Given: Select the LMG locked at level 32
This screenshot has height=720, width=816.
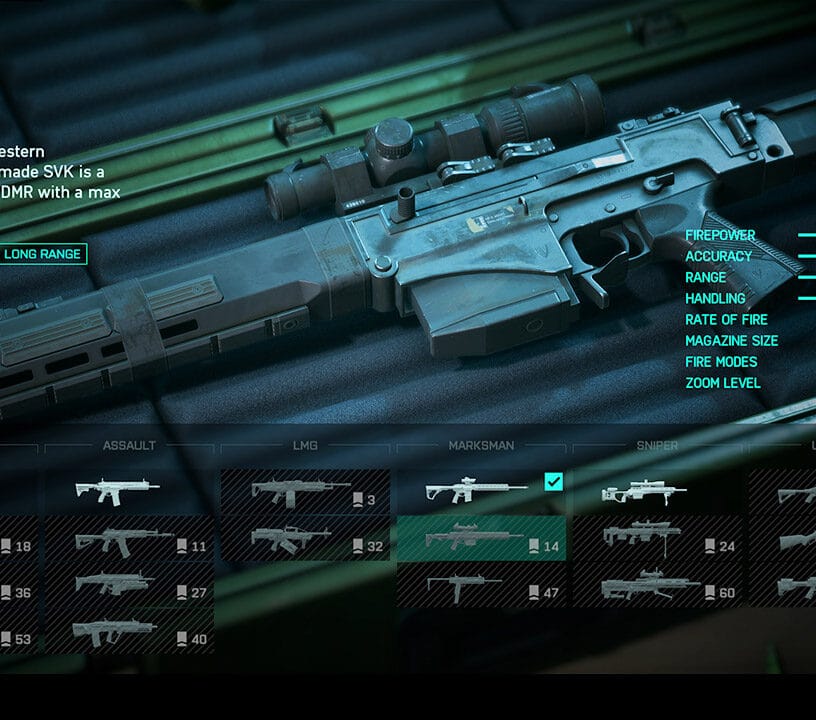Looking at the screenshot, I should click(x=305, y=541).
